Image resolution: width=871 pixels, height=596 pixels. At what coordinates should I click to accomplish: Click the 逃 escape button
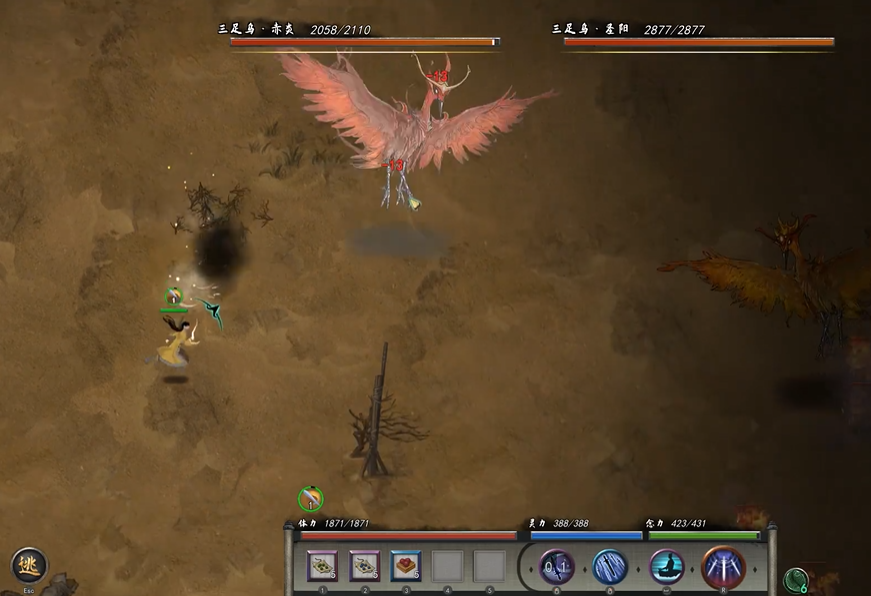click(29, 566)
